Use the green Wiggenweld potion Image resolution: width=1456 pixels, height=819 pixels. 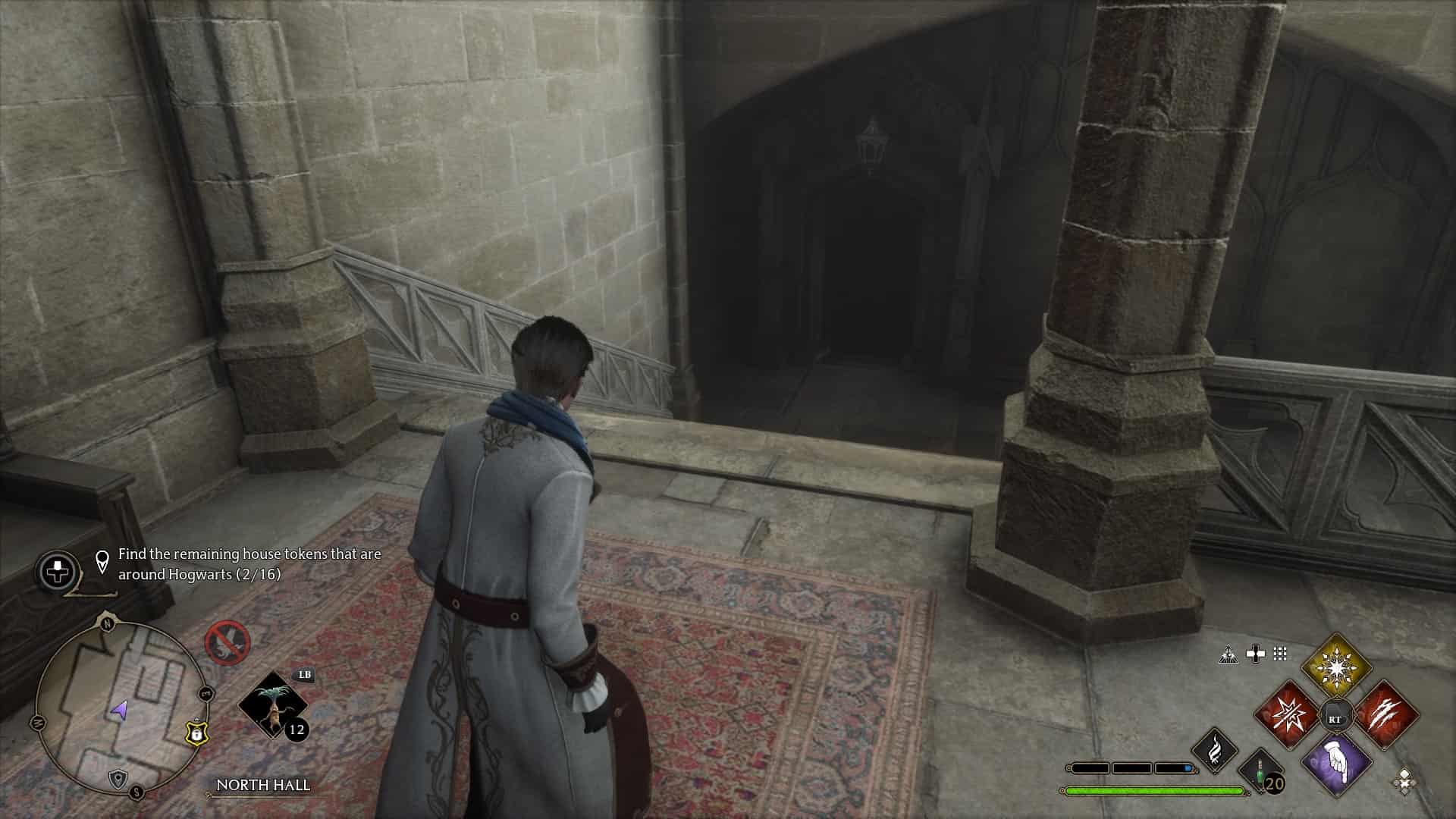click(1261, 772)
